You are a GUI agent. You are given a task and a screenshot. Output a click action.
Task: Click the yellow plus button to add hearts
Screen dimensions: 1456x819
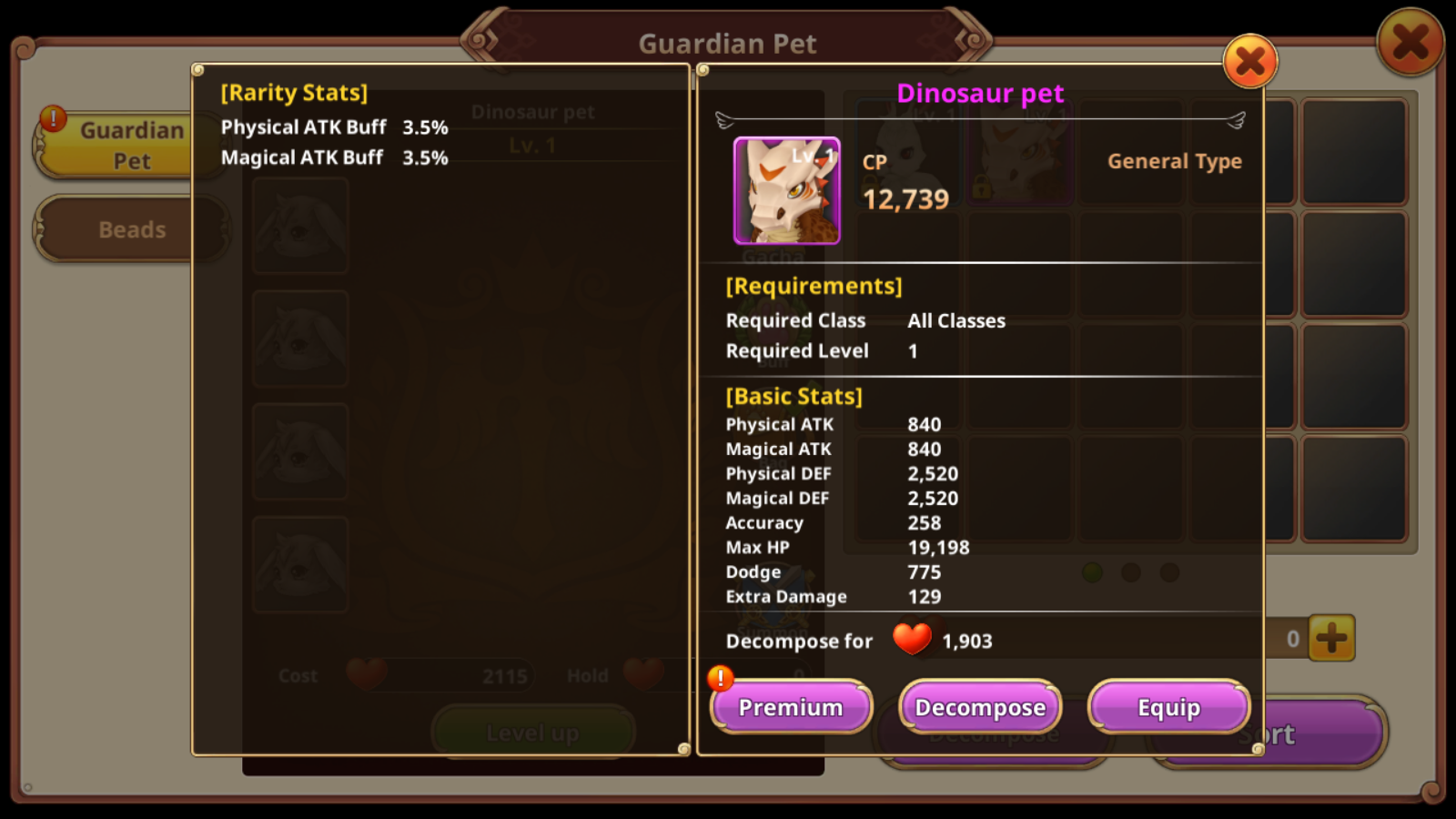(1331, 638)
